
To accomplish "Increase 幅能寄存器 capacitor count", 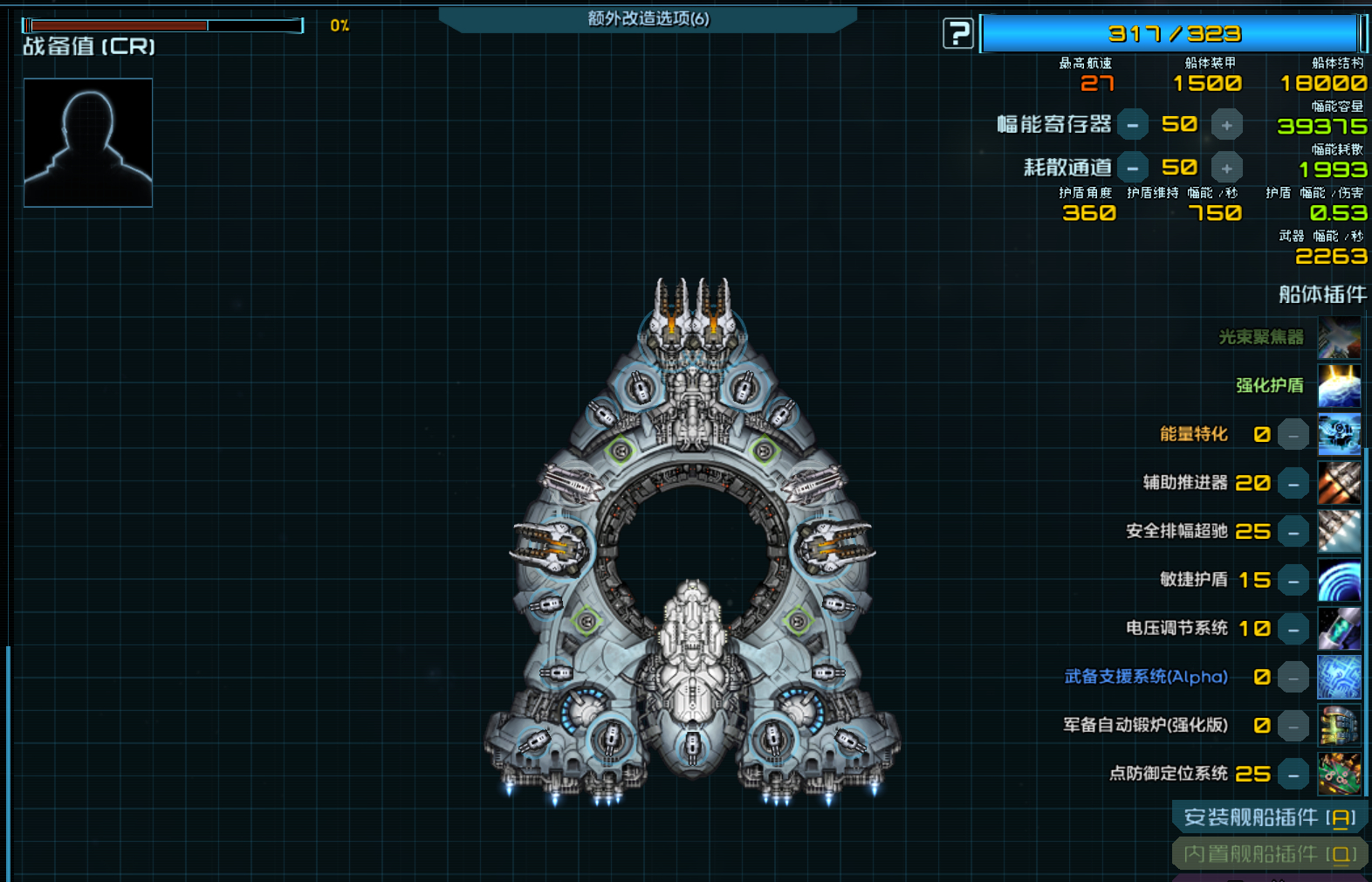I will pyautogui.click(x=1226, y=125).
